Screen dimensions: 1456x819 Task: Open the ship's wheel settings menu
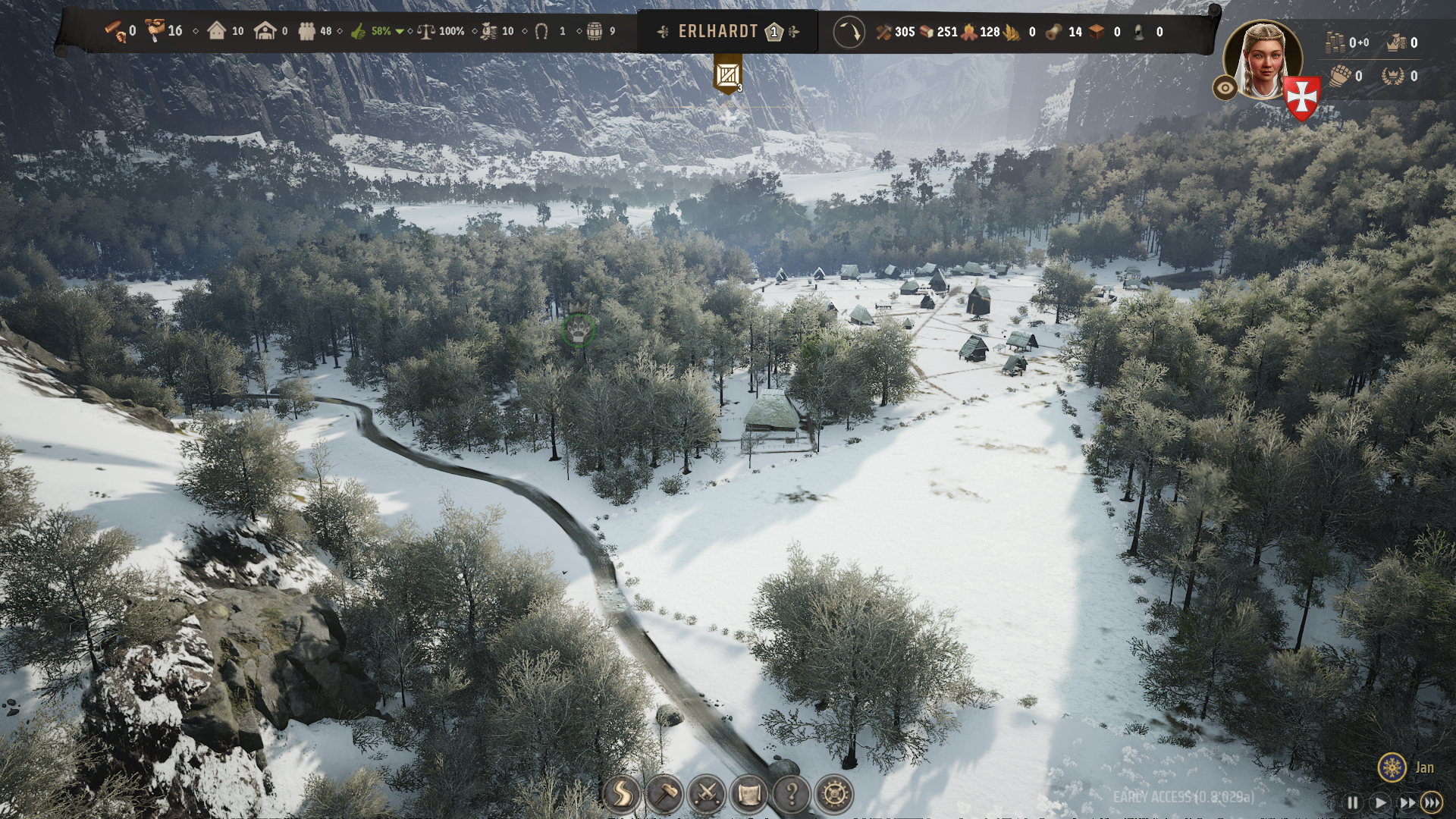pos(835,795)
